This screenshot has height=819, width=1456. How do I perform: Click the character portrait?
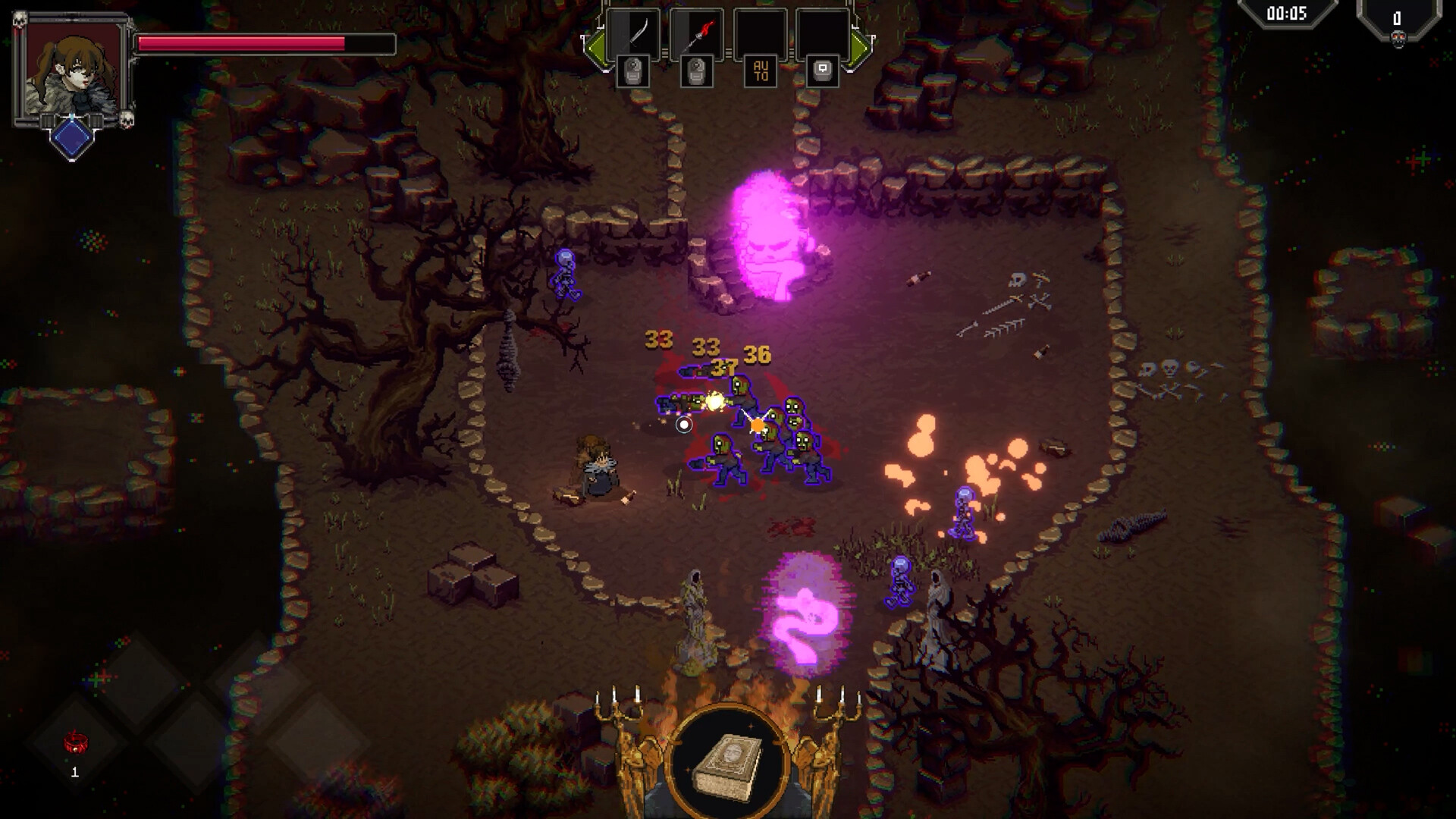[x=72, y=72]
